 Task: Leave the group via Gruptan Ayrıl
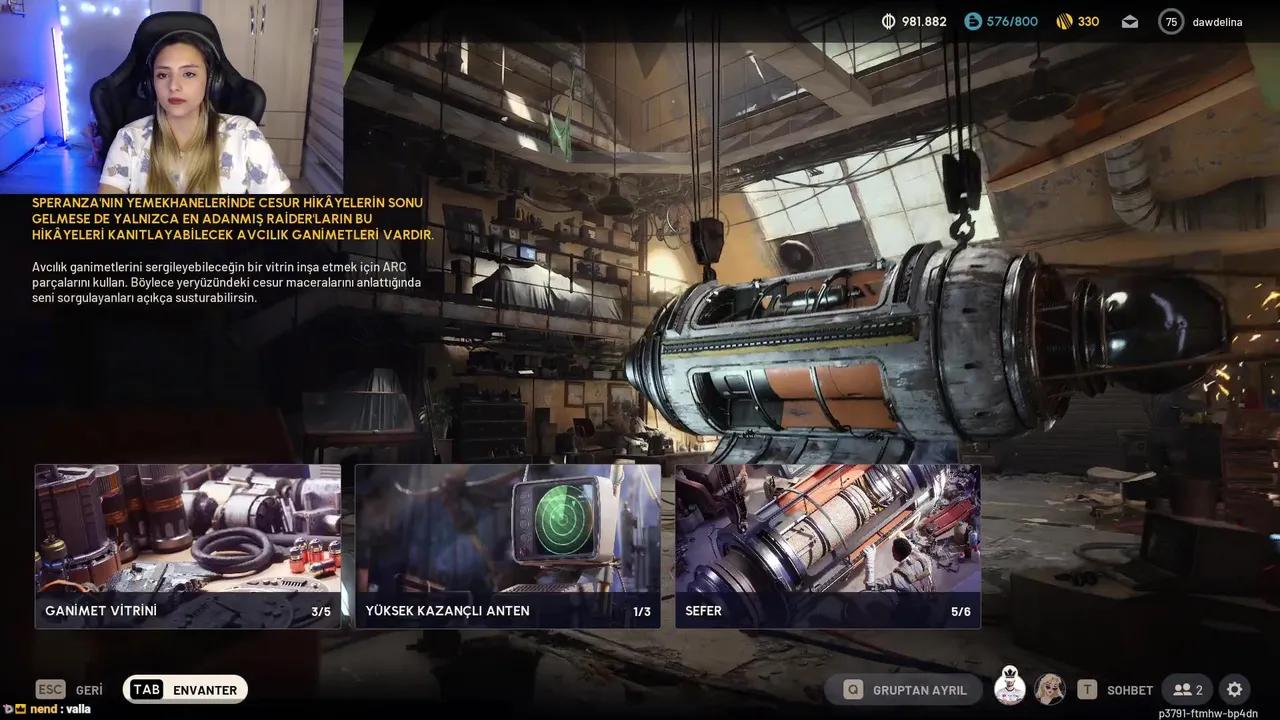pyautogui.click(x=905, y=689)
